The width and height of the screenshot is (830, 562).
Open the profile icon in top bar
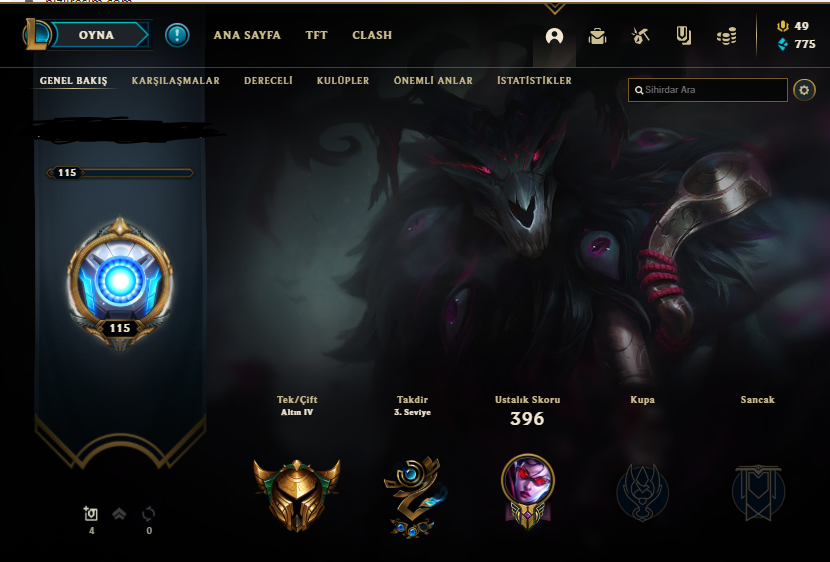pos(555,36)
